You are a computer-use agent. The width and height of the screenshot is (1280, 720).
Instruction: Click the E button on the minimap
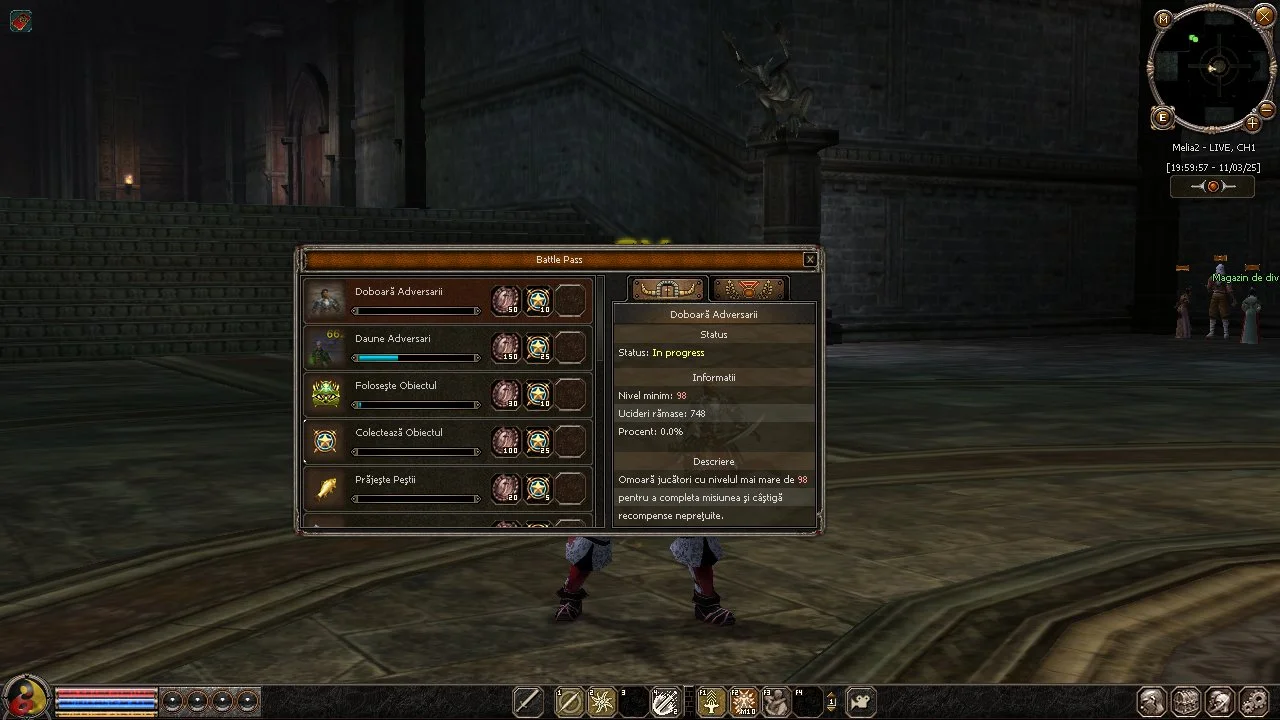click(1162, 118)
